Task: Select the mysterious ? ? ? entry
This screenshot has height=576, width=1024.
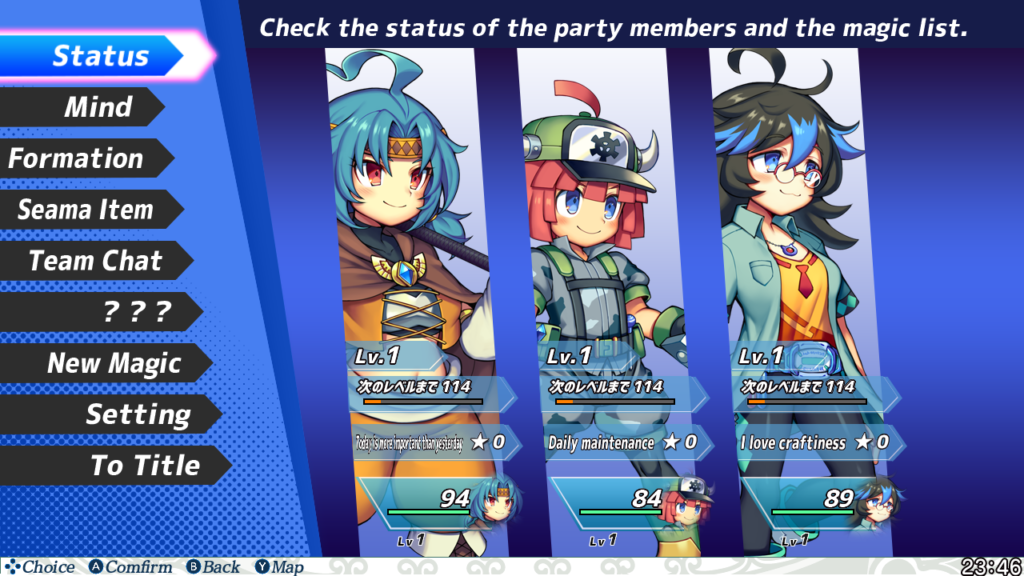Action: (138, 312)
